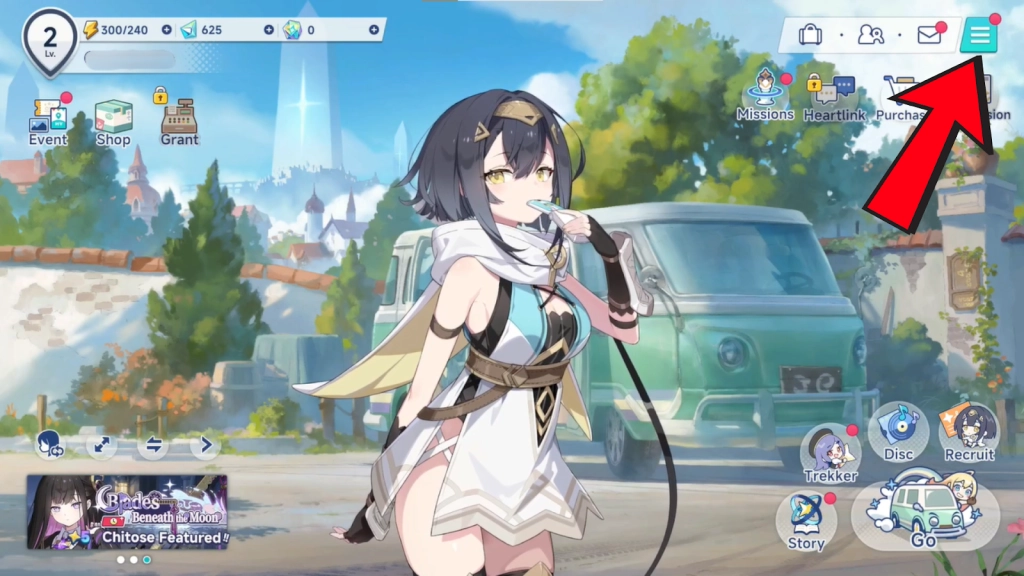Tap the locked Grant cash register
The image size is (1024, 576).
coord(179,120)
